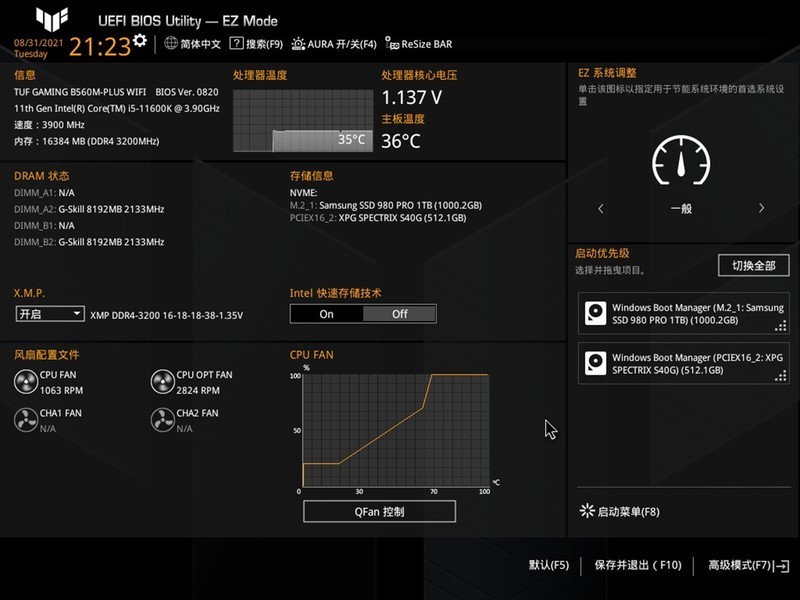Open the ReSize BAR option
The width and height of the screenshot is (800, 600).
click(420, 44)
